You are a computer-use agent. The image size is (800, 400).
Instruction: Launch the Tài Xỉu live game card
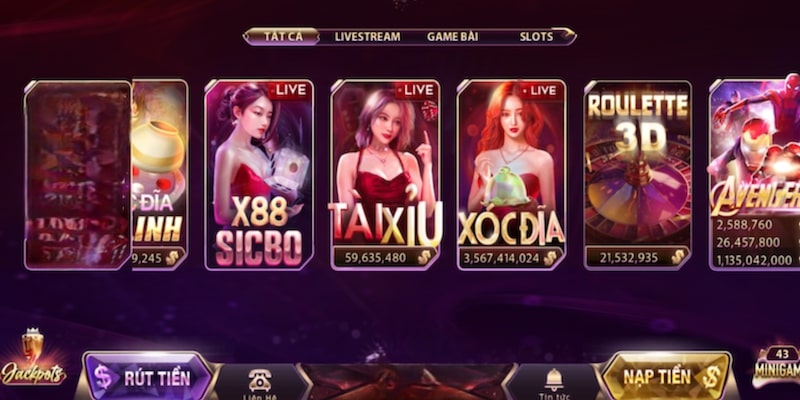385,175
